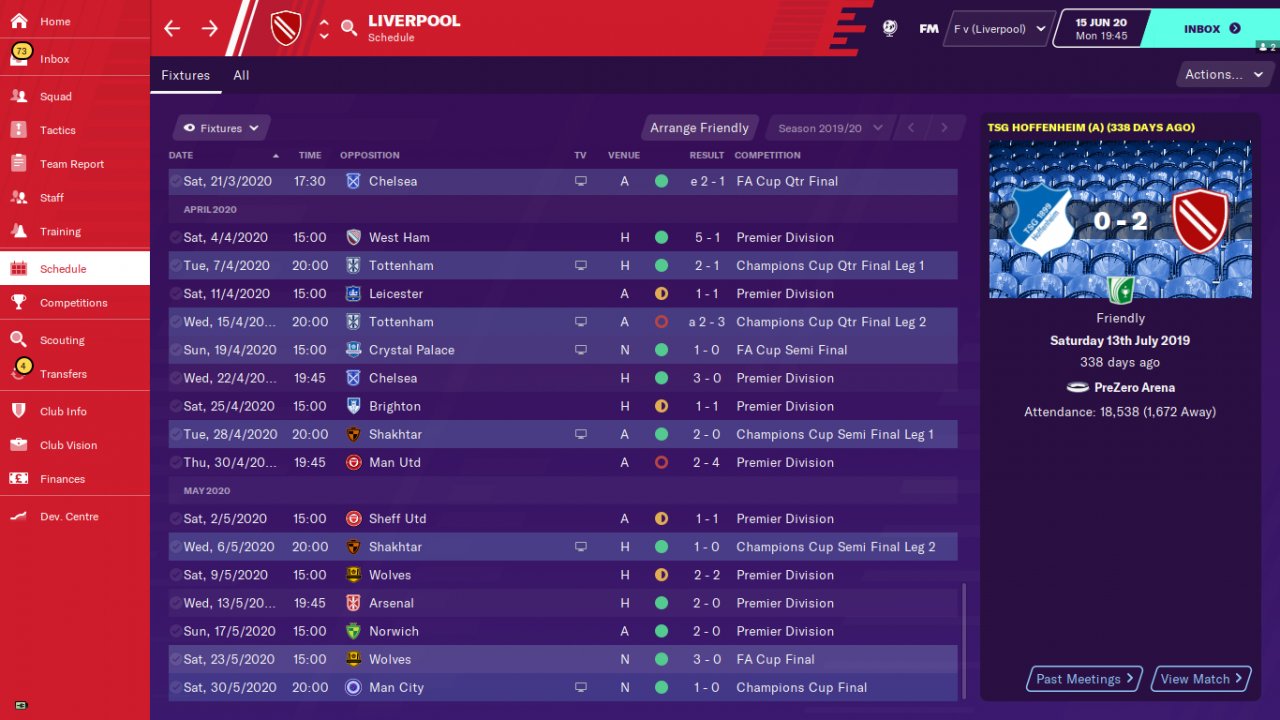Open the Finances page
The image size is (1280, 720).
point(62,479)
